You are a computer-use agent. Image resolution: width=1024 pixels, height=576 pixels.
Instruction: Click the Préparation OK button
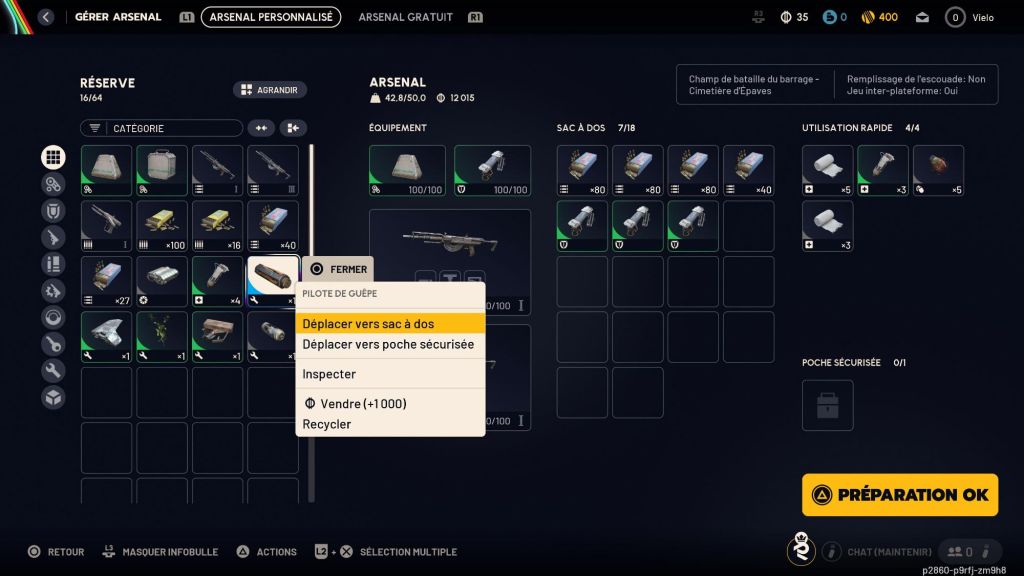tap(900, 494)
